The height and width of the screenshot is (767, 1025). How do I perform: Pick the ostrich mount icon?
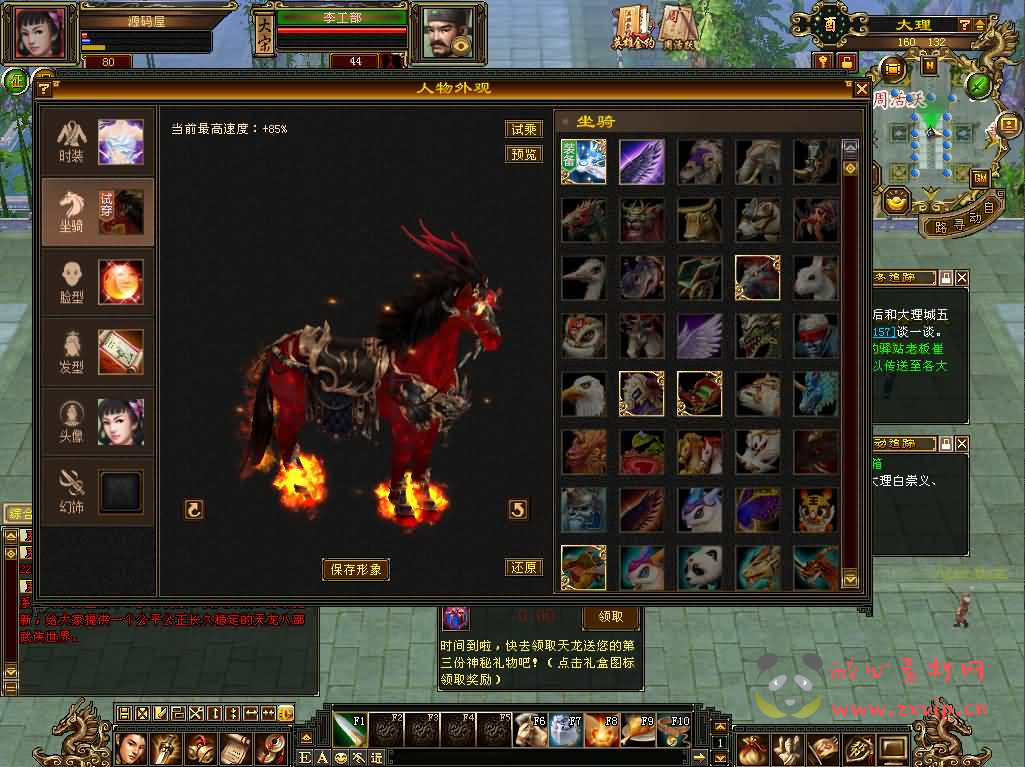[583, 278]
